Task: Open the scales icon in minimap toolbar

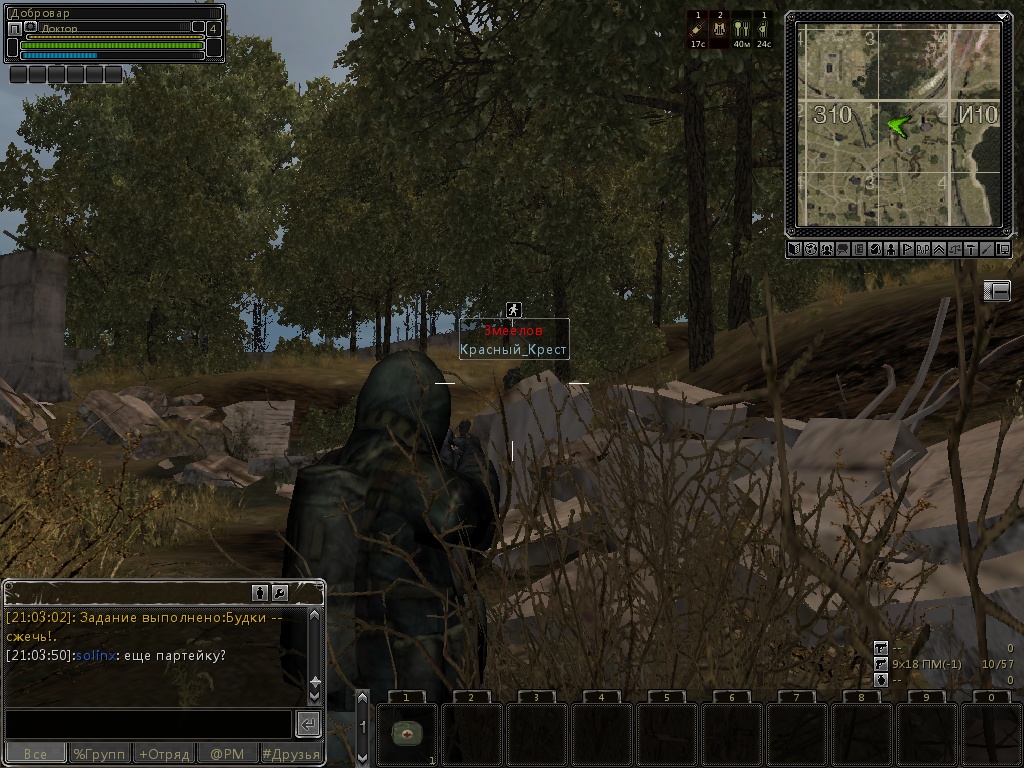Action: point(955,249)
